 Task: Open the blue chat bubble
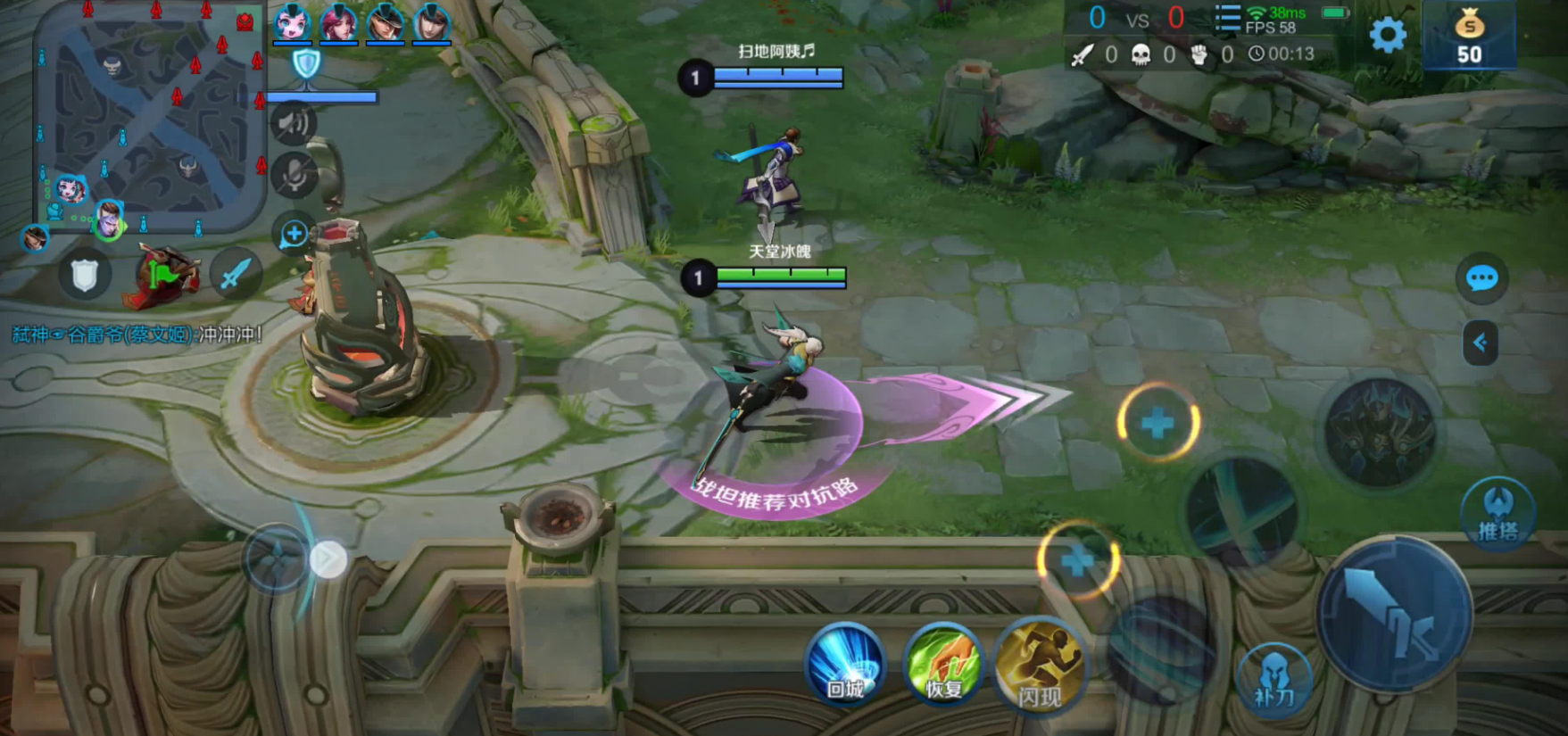coord(1481,278)
